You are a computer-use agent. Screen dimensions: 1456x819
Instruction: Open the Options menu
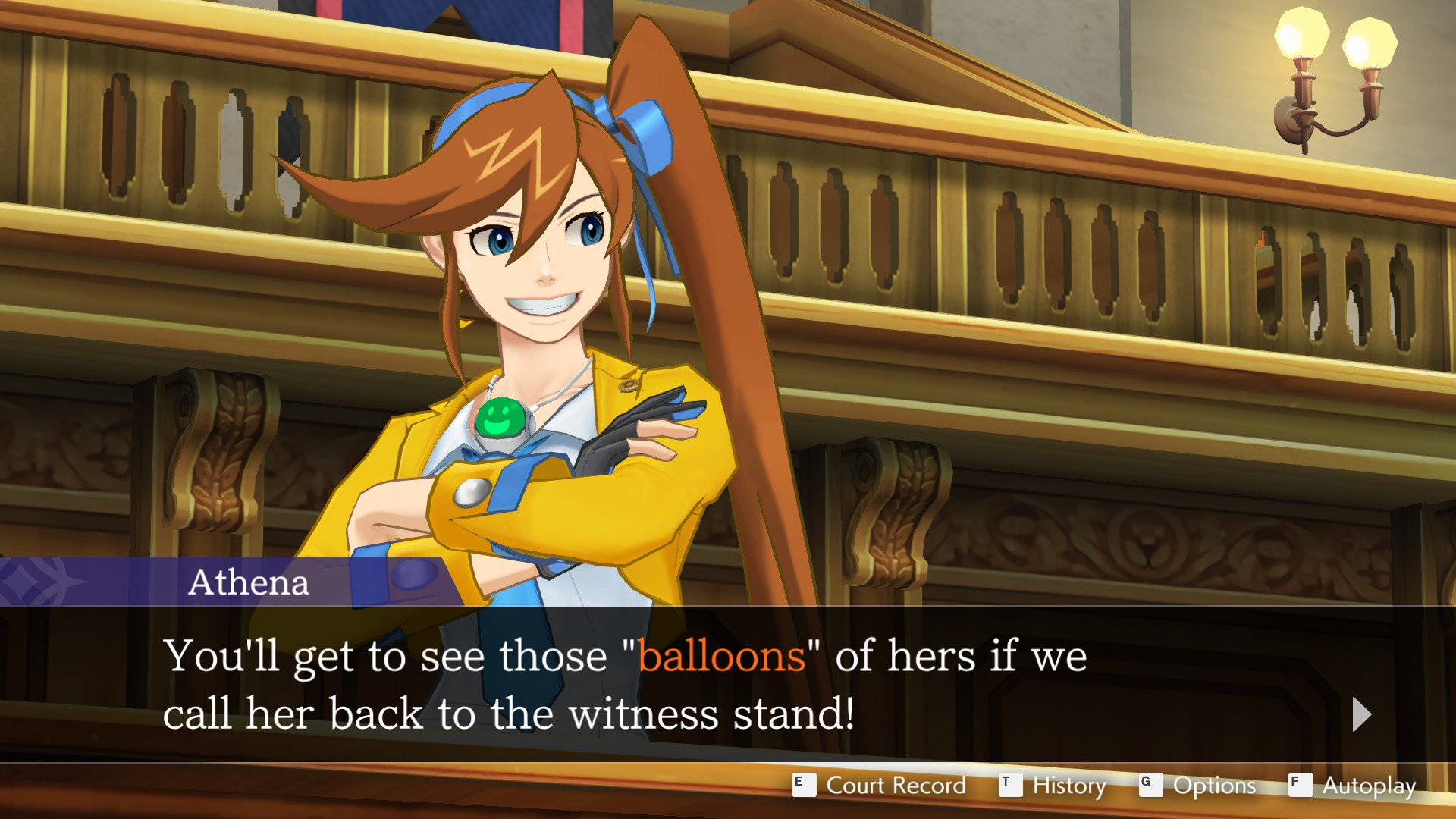[x=1198, y=786]
